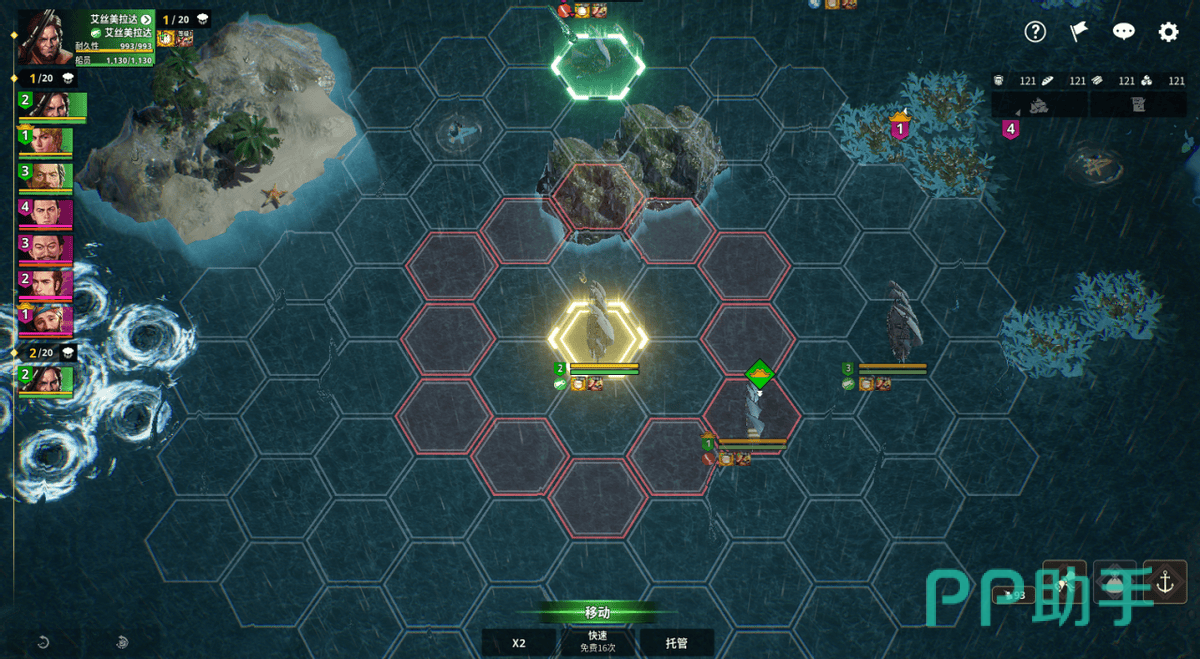The height and width of the screenshot is (659, 1200).
Task: Select the magenta mustached captain numbered 3
Action: (47, 249)
